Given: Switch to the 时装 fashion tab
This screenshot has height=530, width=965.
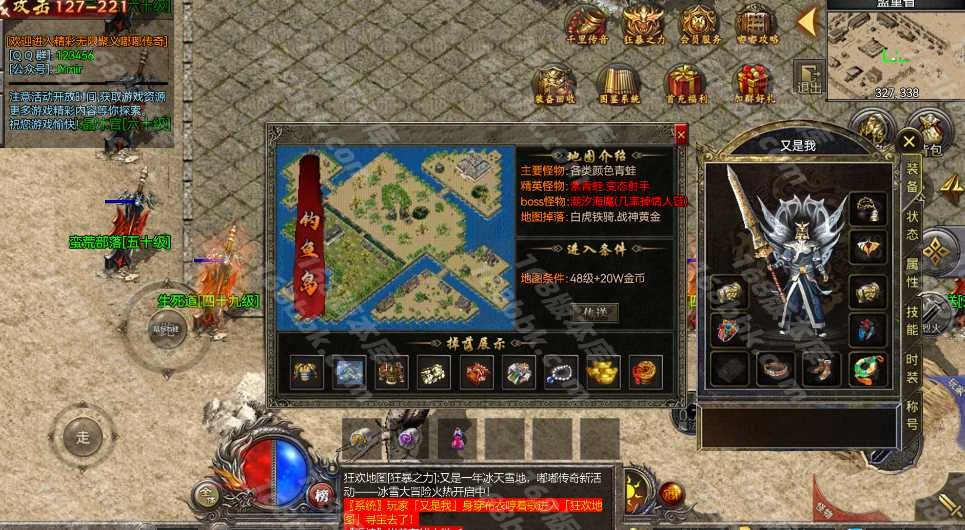Looking at the screenshot, I should [x=912, y=366].
